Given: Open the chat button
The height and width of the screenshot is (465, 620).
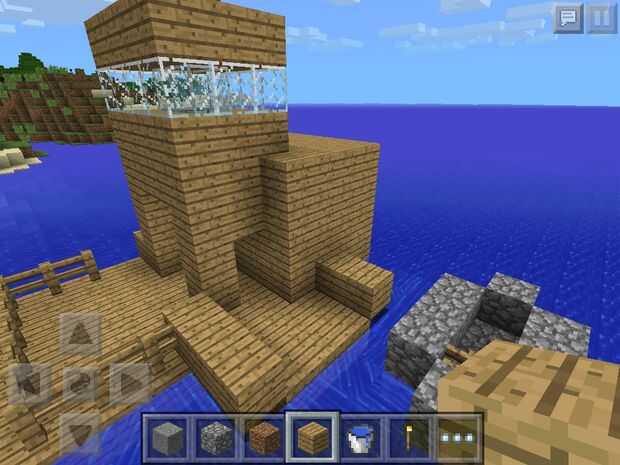Looking at the screenshot, I should [569, 18].
